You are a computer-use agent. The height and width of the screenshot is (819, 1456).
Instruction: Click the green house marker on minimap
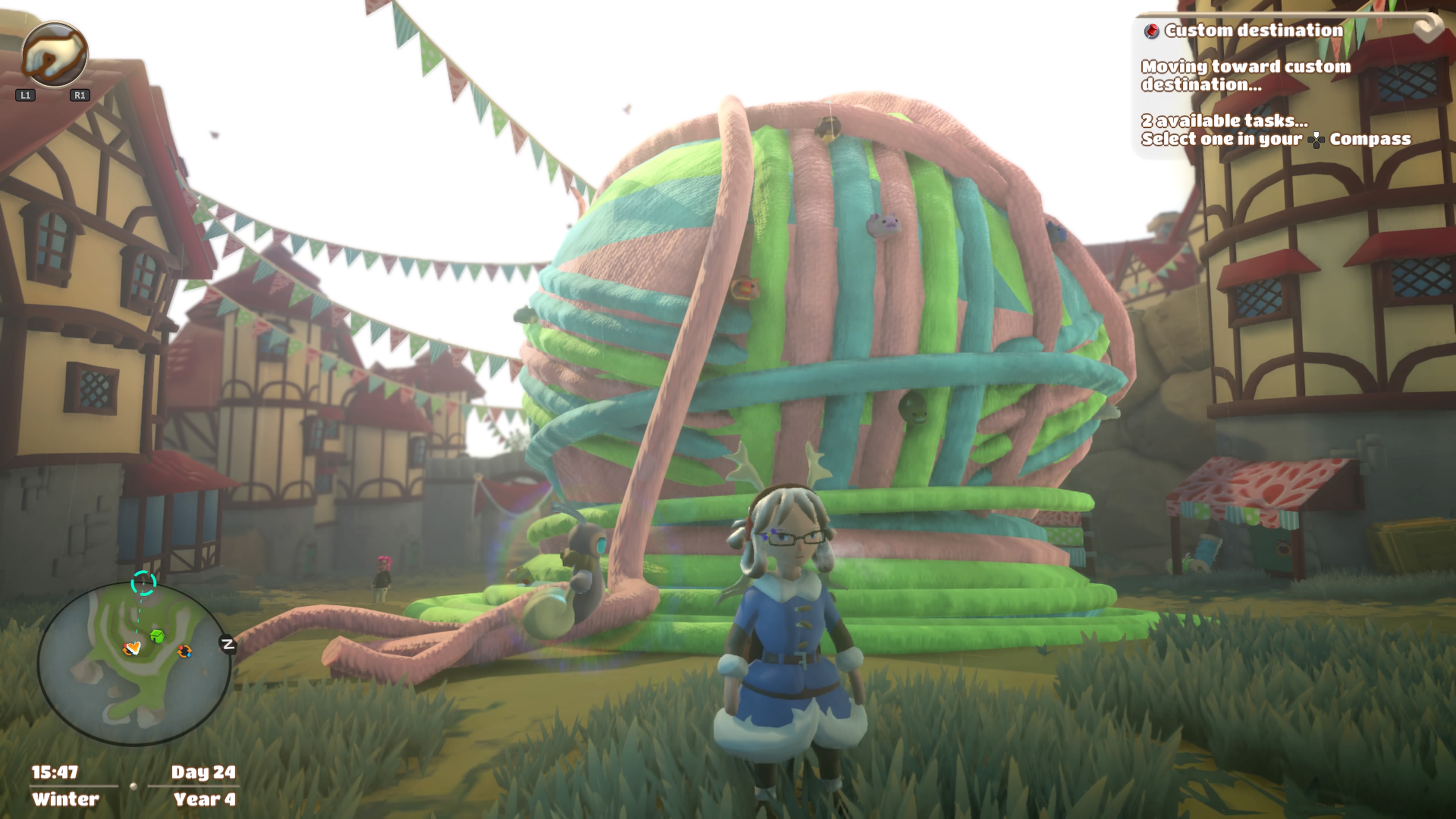pos(158,637)
